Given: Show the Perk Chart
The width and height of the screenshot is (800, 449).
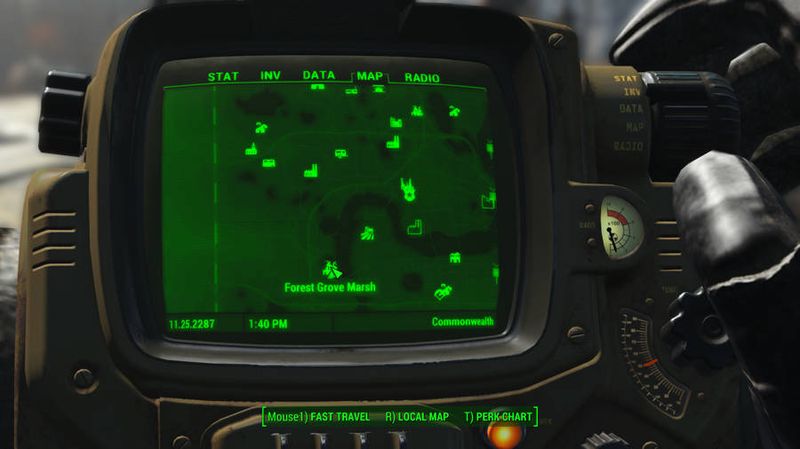Looking at the screenshot, I should click(499, 416).
